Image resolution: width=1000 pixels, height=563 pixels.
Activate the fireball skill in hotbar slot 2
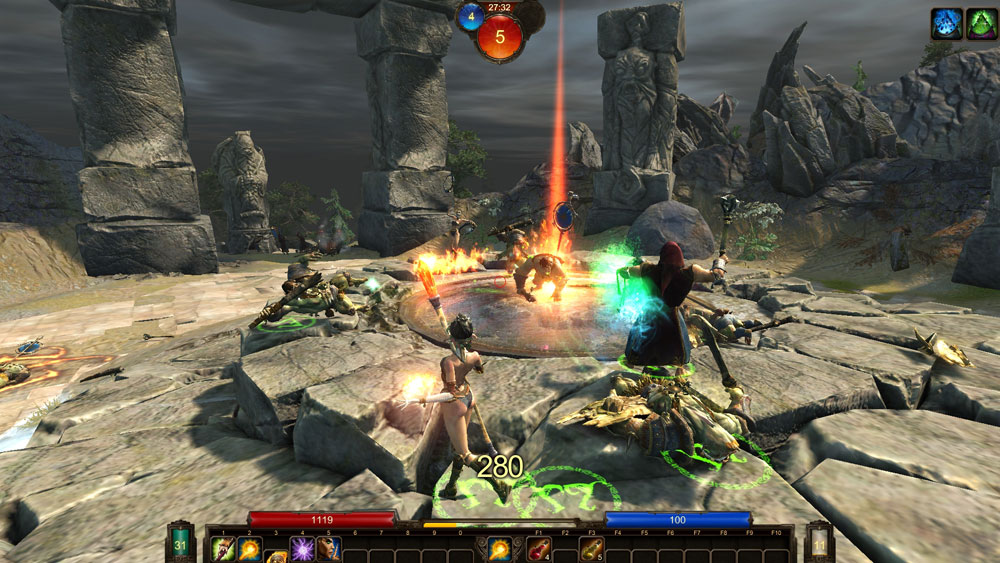(249, 549)
